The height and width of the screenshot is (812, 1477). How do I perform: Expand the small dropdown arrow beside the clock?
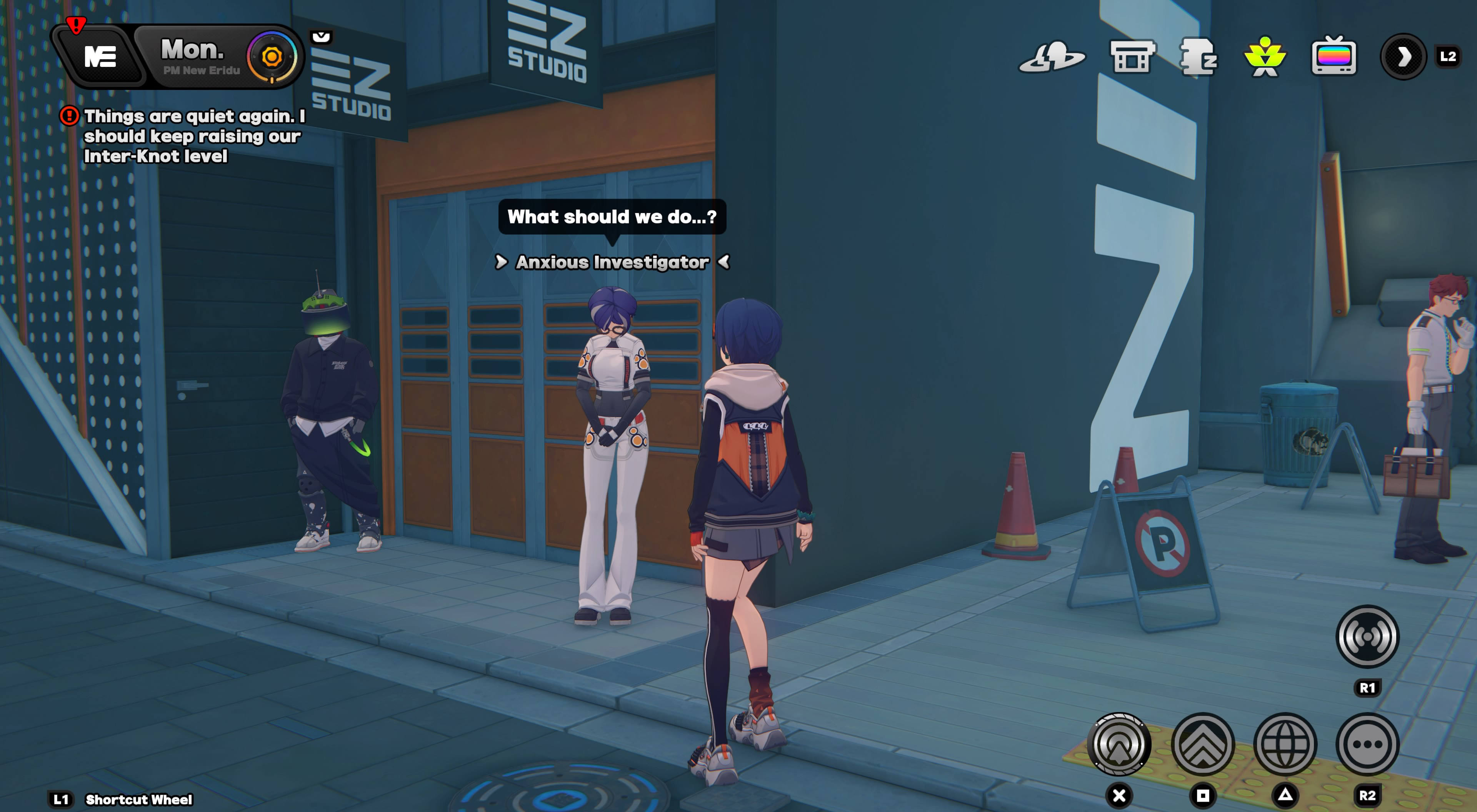pos(321,37)
